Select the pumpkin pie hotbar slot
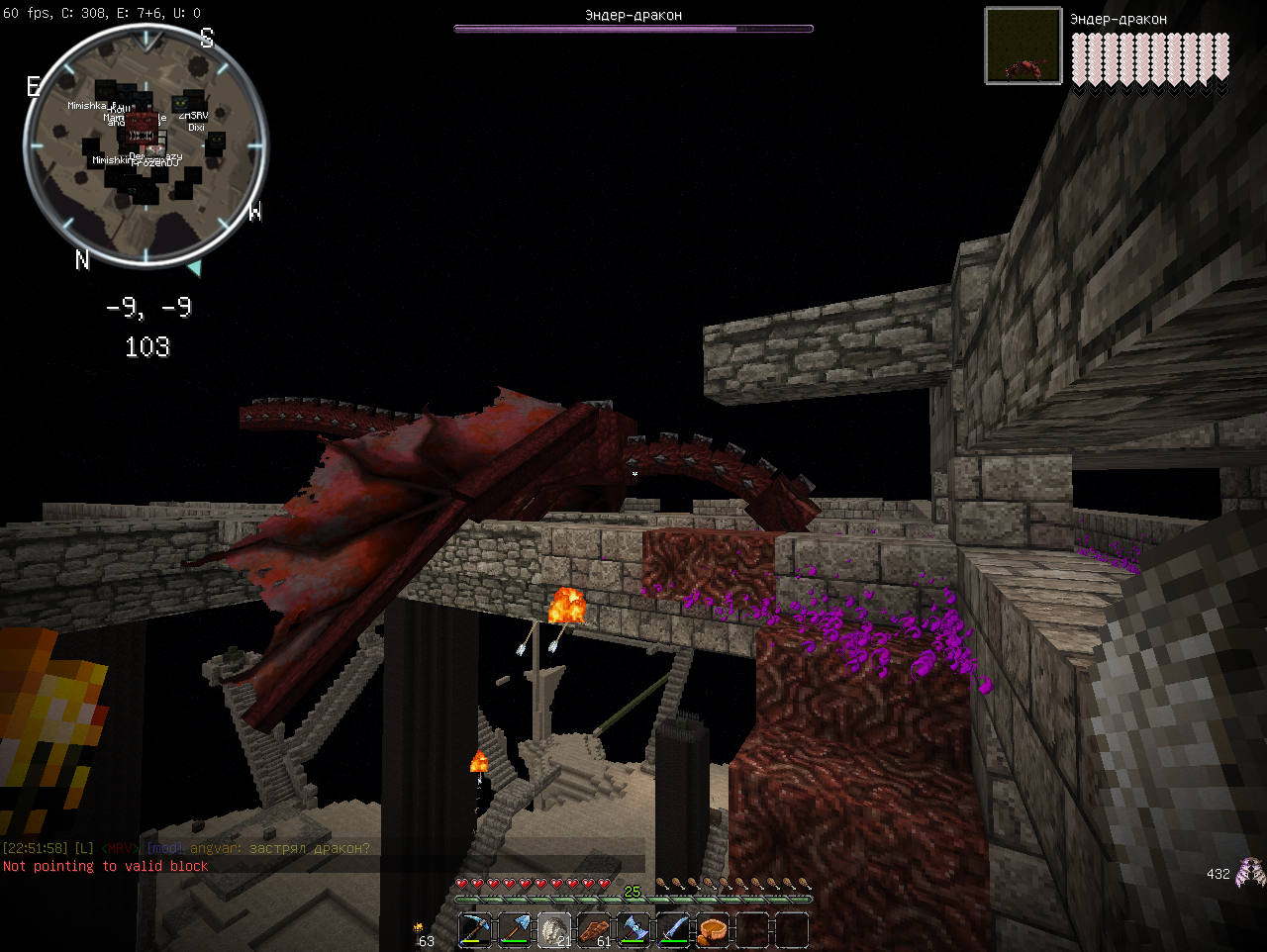The width and height of the screenshot is (1267, 952). coord(713,930)
